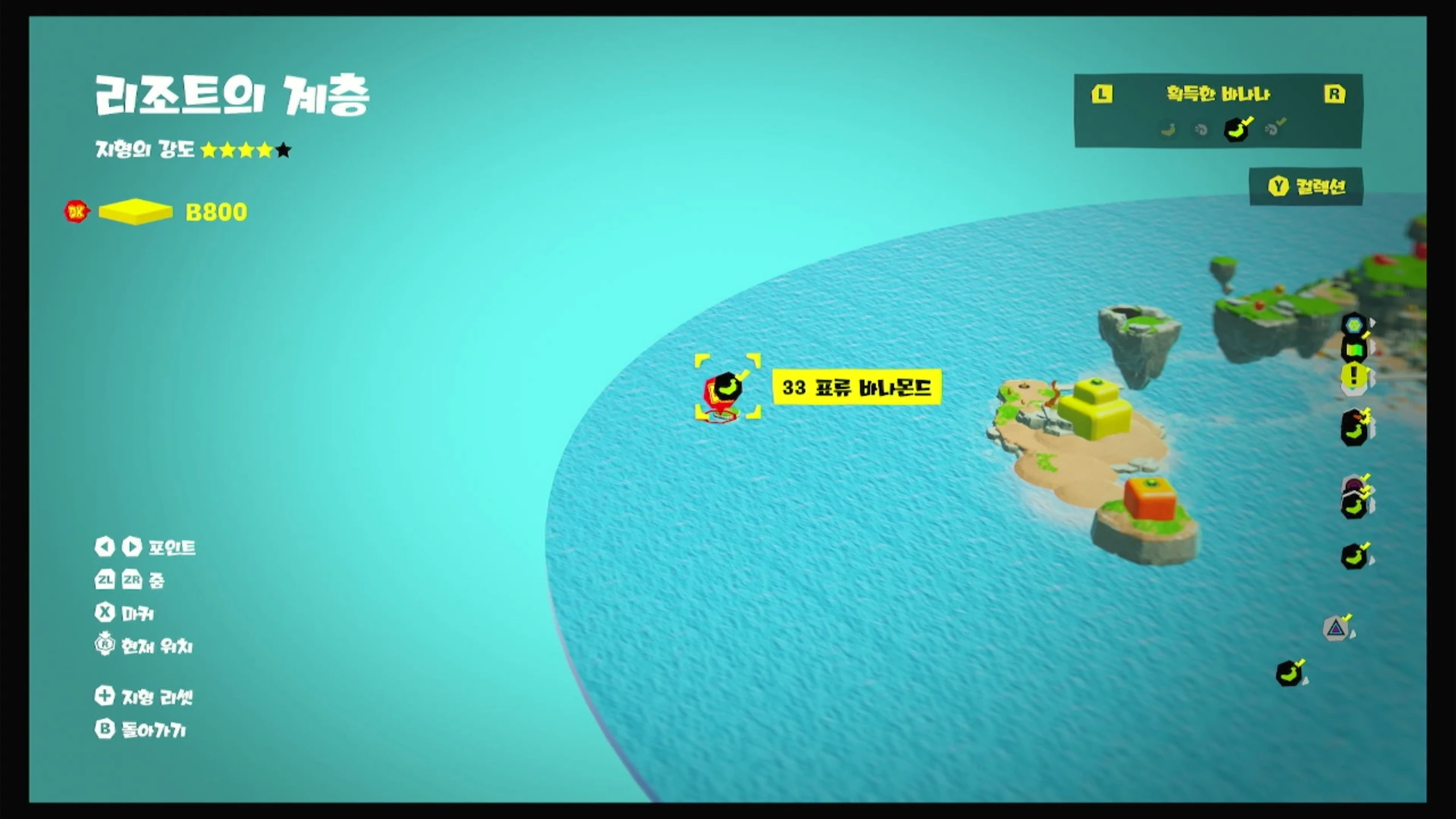Select the yellow exclamation mark map marker
Viewport: 1456px width, 819px height.
[x=1354, y=376]
